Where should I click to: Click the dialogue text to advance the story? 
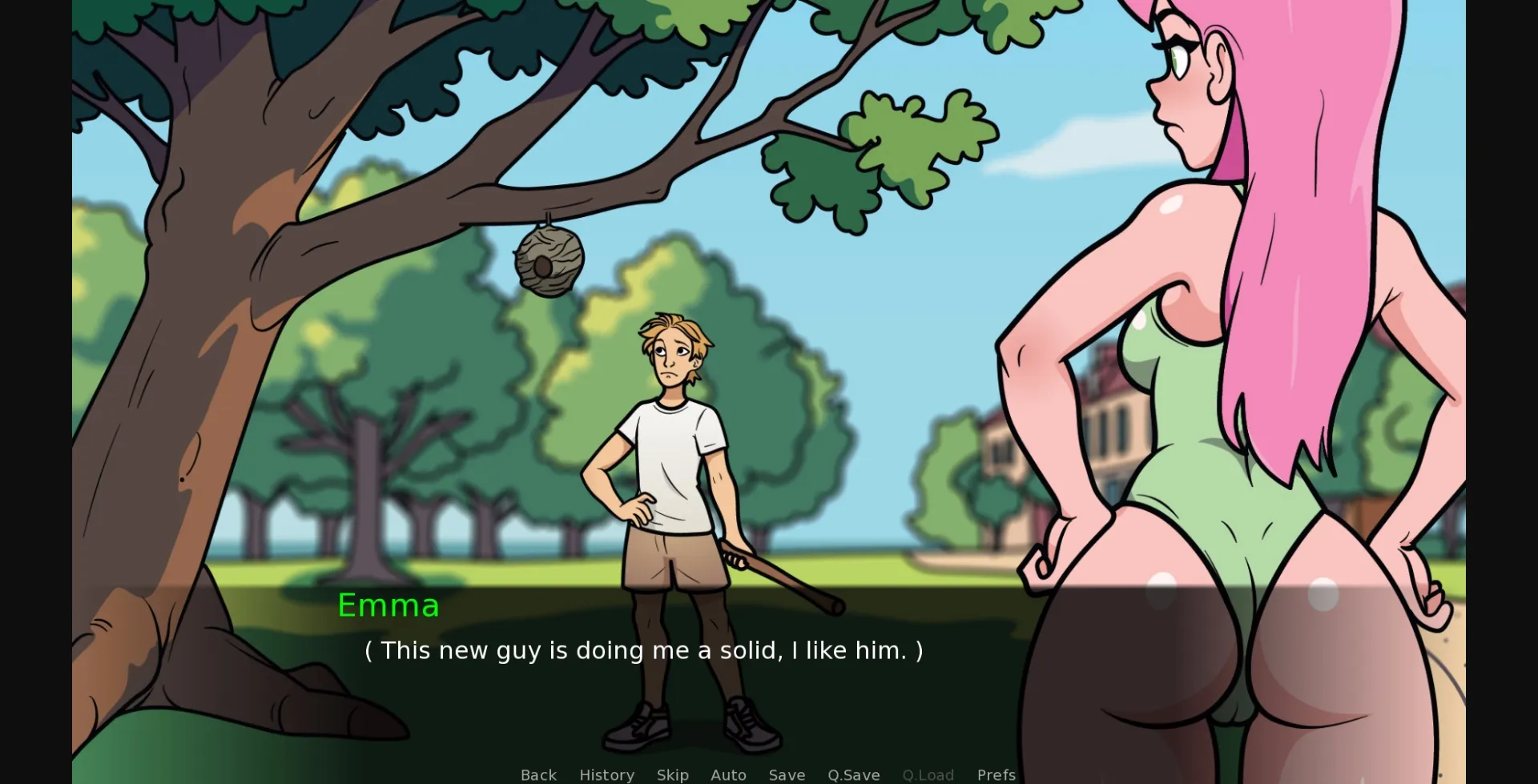(644, 650)
